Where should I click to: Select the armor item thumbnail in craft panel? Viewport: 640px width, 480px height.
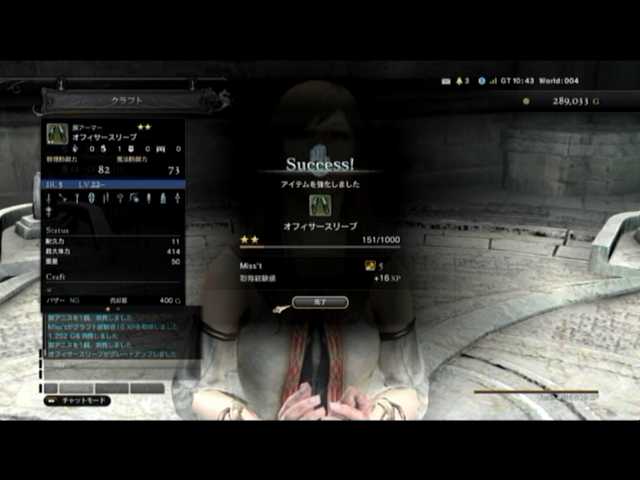point(56,133)
